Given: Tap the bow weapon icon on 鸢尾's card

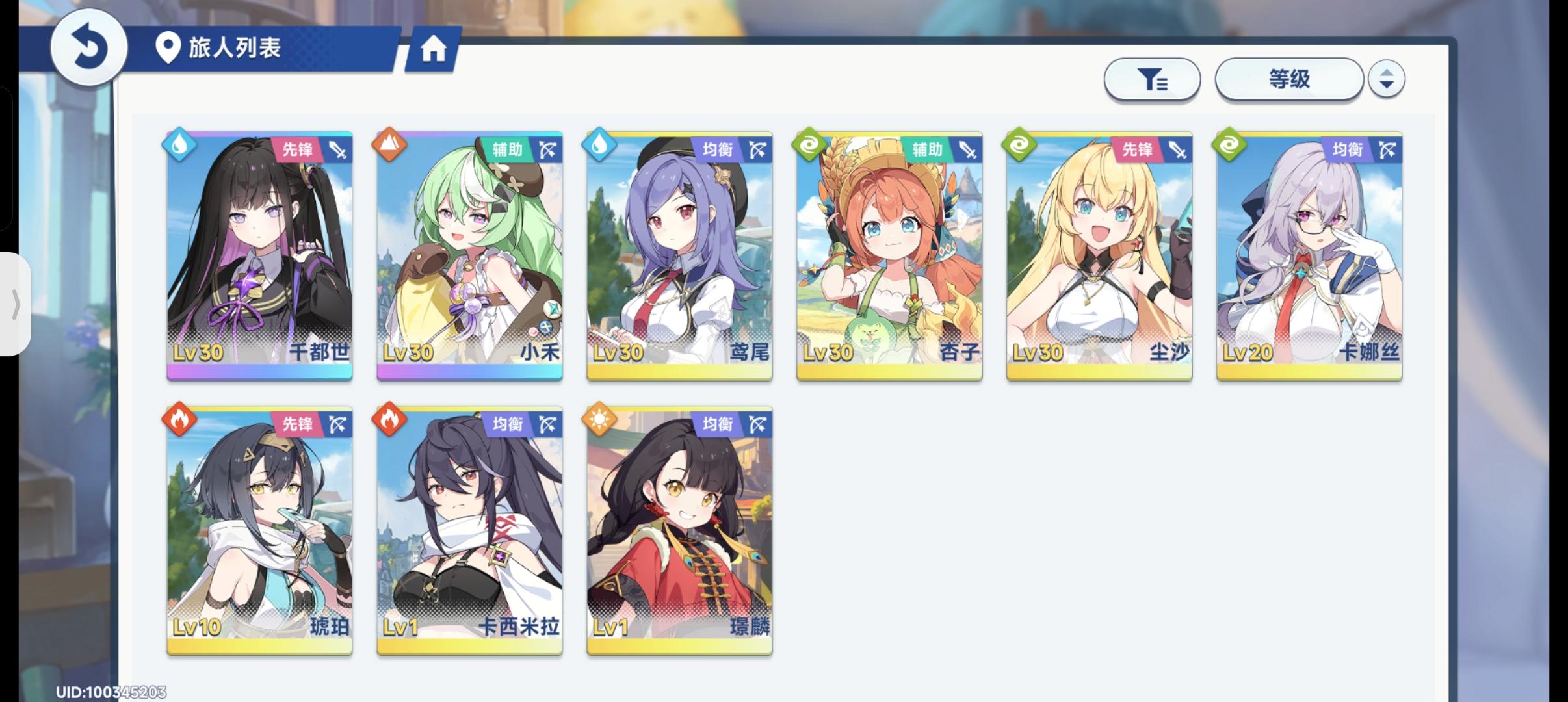Looking at the screenshot, I should tap(758, 148).
